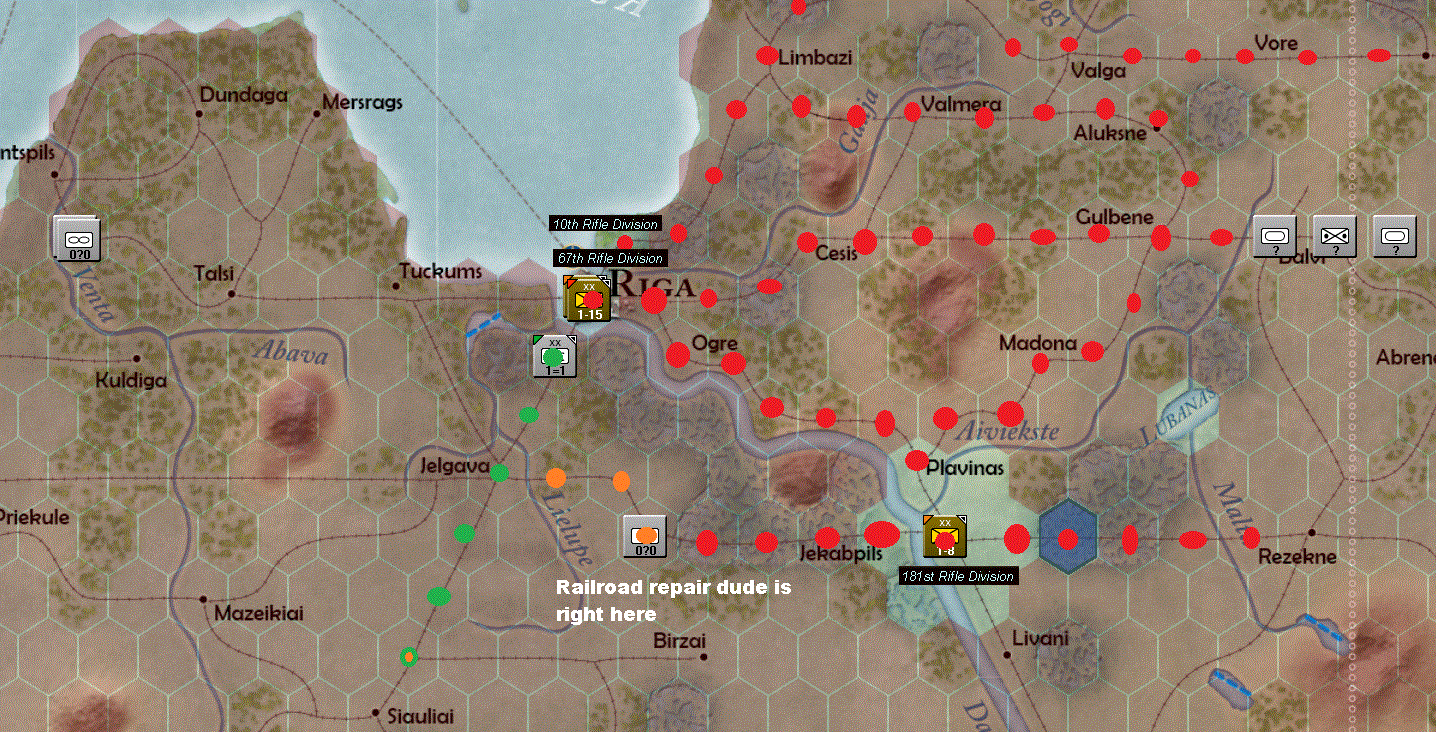This screenshot has width=1436, height=732.
Task: Click the red objective dot at Valga
Action: click(x=1070, y=45)
